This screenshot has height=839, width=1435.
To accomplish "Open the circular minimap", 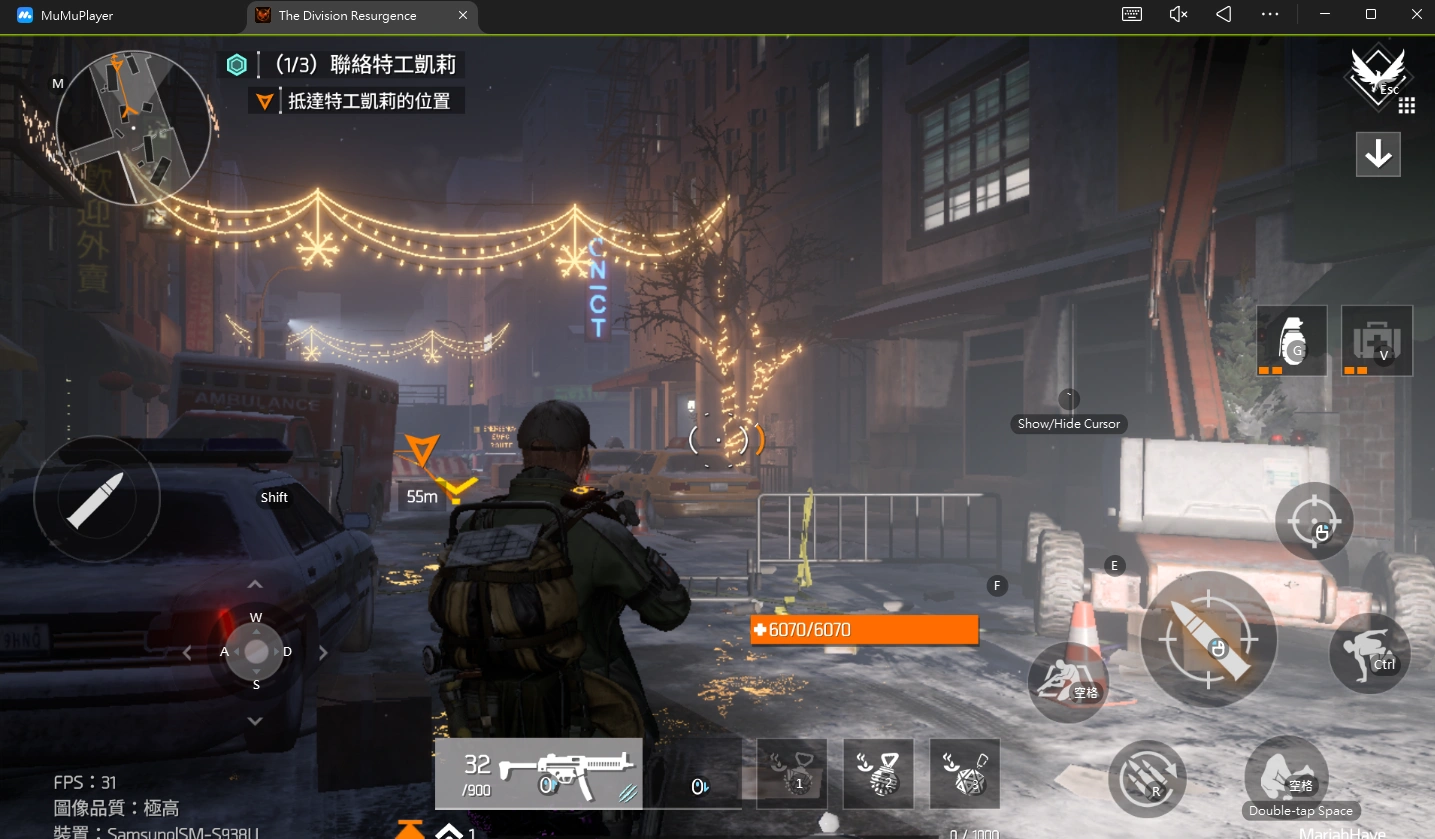I will 133,128.
